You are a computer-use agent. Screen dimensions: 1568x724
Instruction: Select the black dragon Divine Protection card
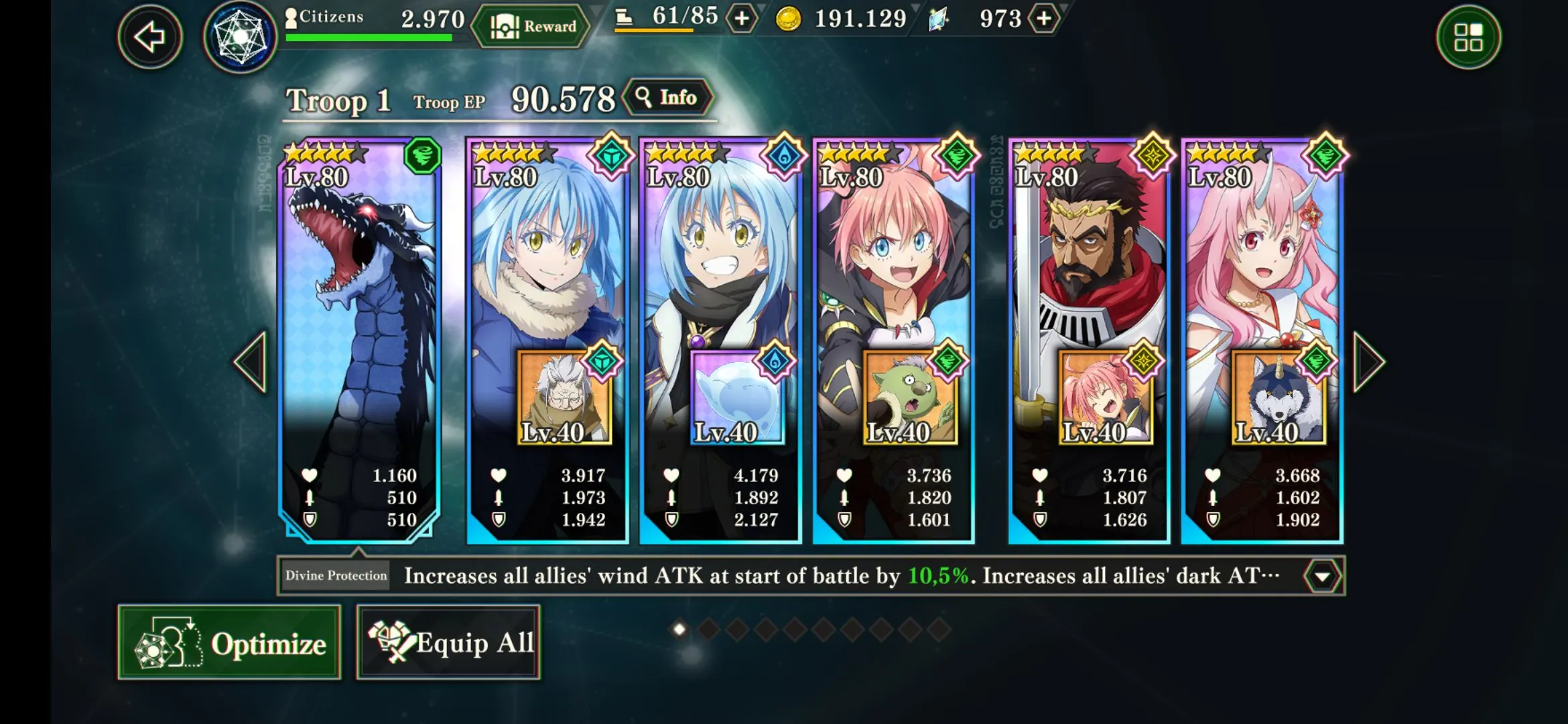pyautogui.click(x=359, y=302)
